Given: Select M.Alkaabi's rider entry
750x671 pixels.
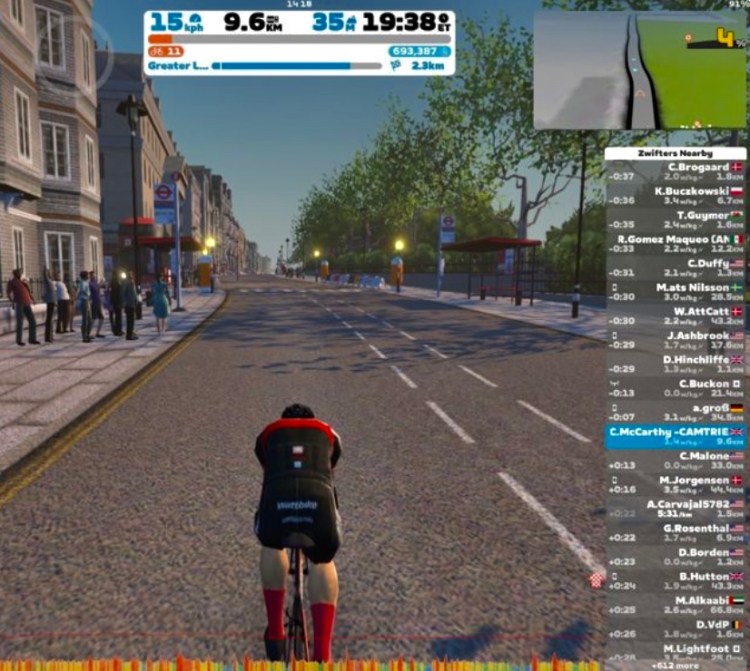Looking at the screenshot, I should click(676, 605).
